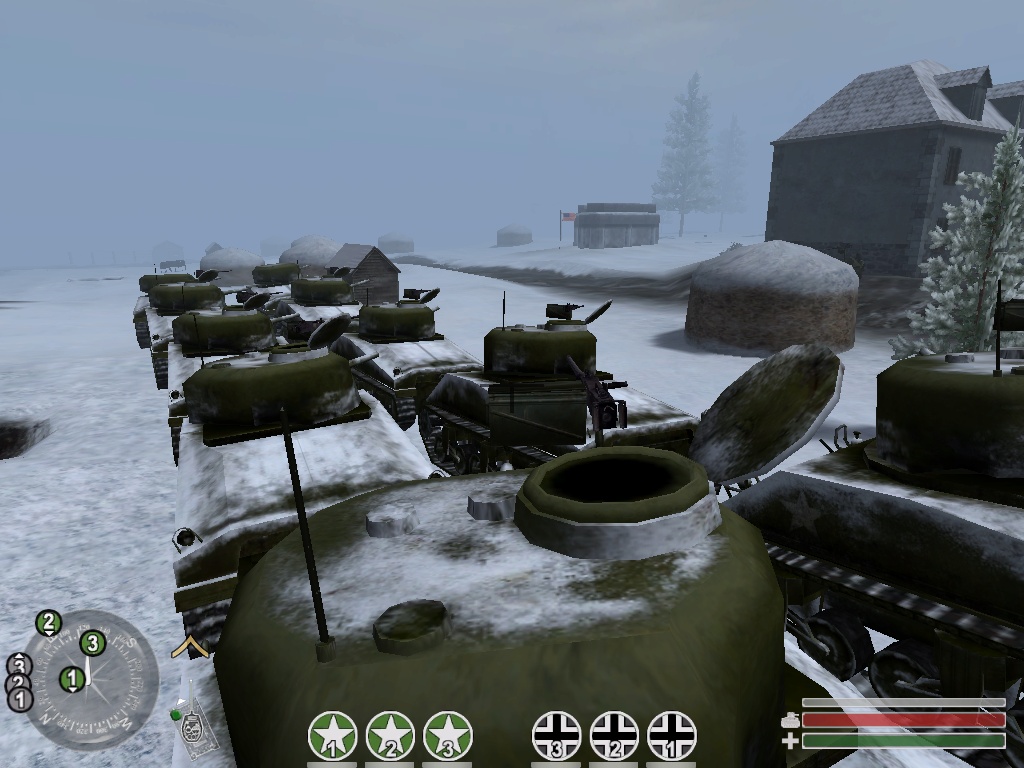Viewport: 1024px width, 768px height.
Task: Click the gray 3 marker beside the compass
Action: [19, 665]
